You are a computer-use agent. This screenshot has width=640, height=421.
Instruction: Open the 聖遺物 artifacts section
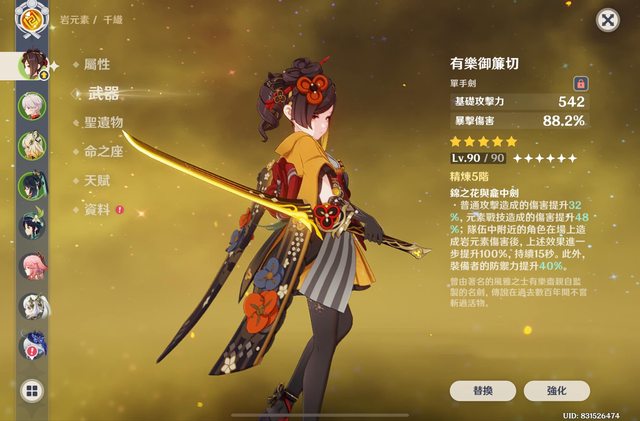click(x=103, y=122)
